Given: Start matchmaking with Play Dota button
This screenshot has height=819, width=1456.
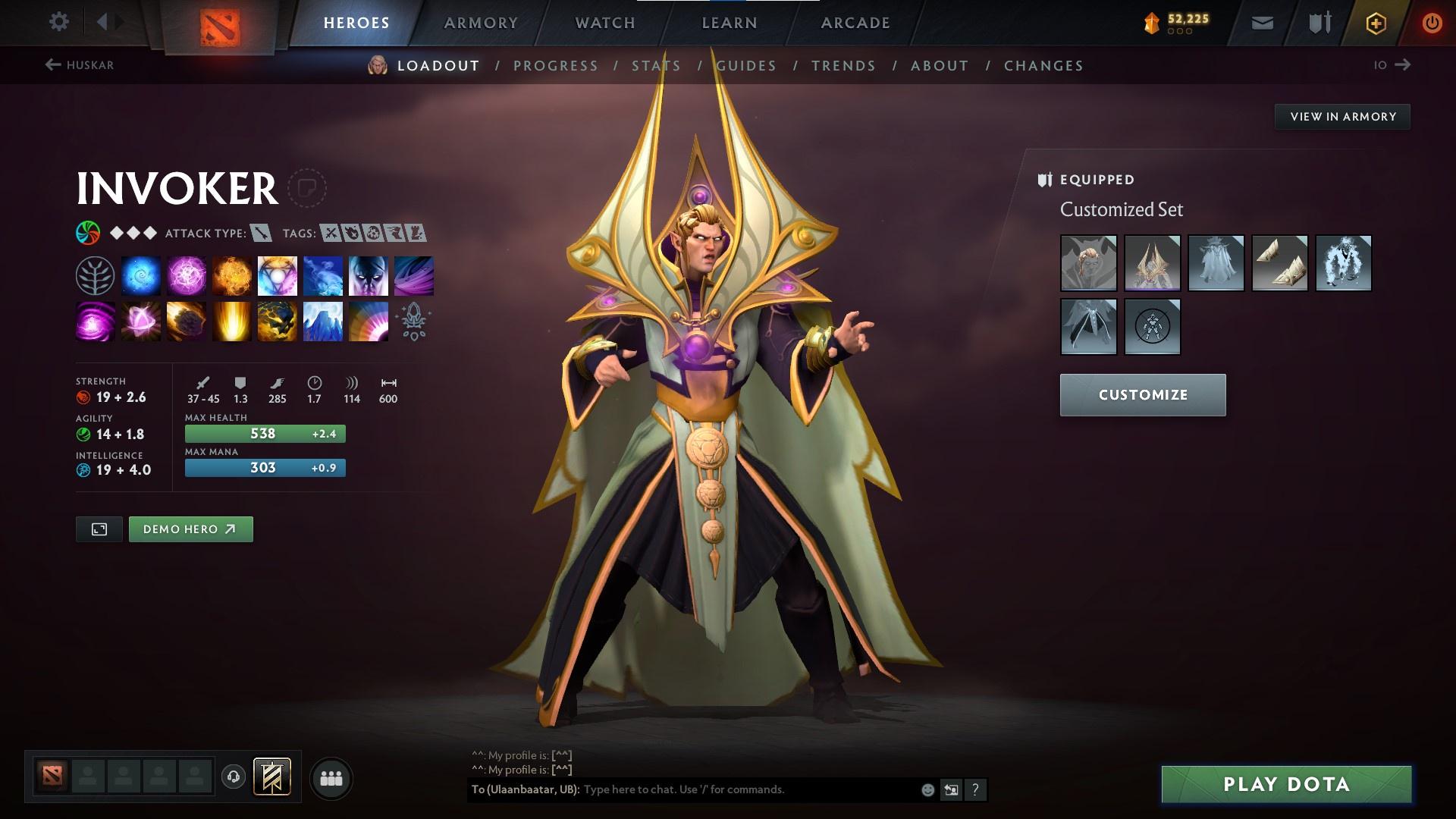Looking at the screenshot, I should [1286, 784].
